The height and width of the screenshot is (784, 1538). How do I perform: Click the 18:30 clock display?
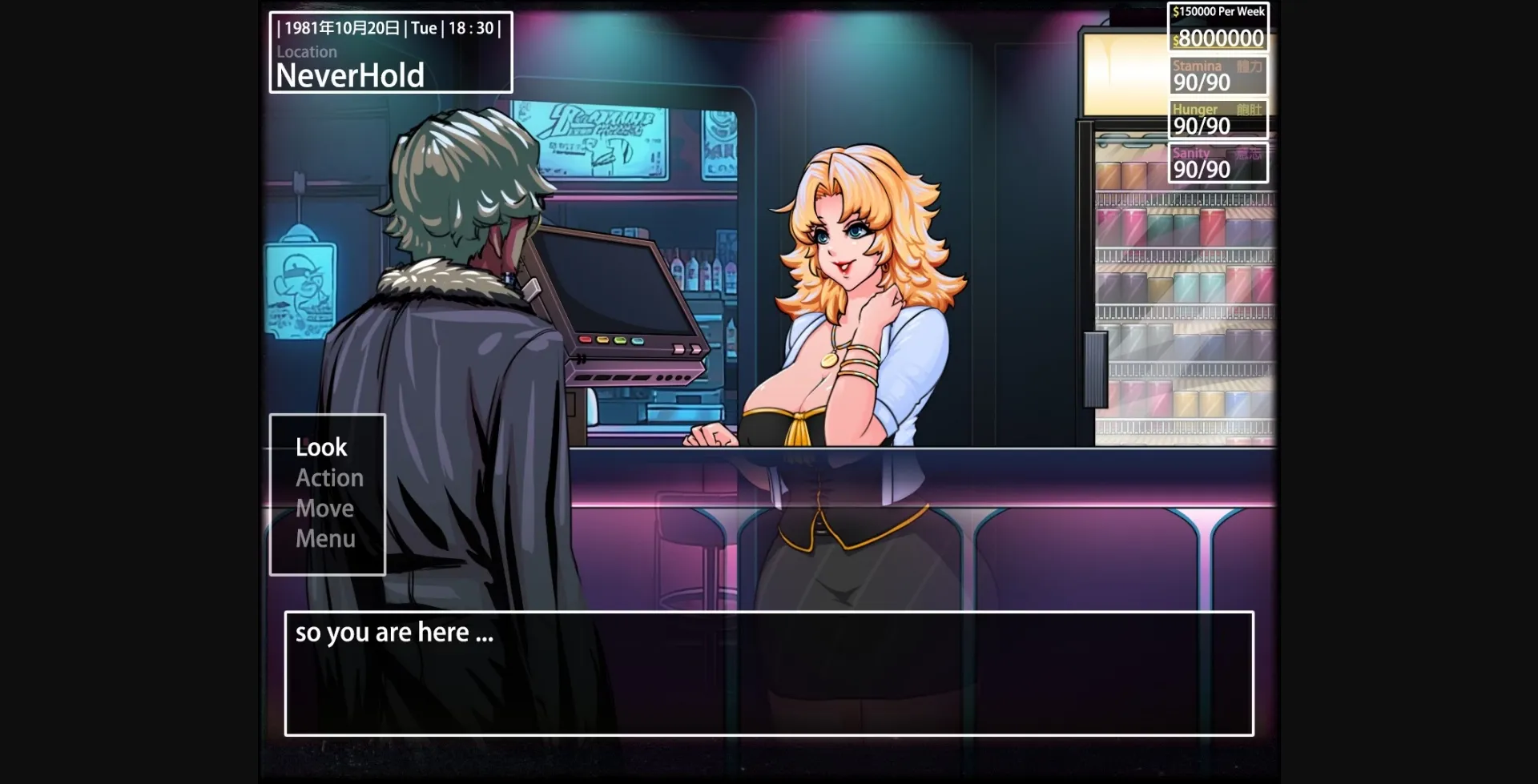coord(474,27)
